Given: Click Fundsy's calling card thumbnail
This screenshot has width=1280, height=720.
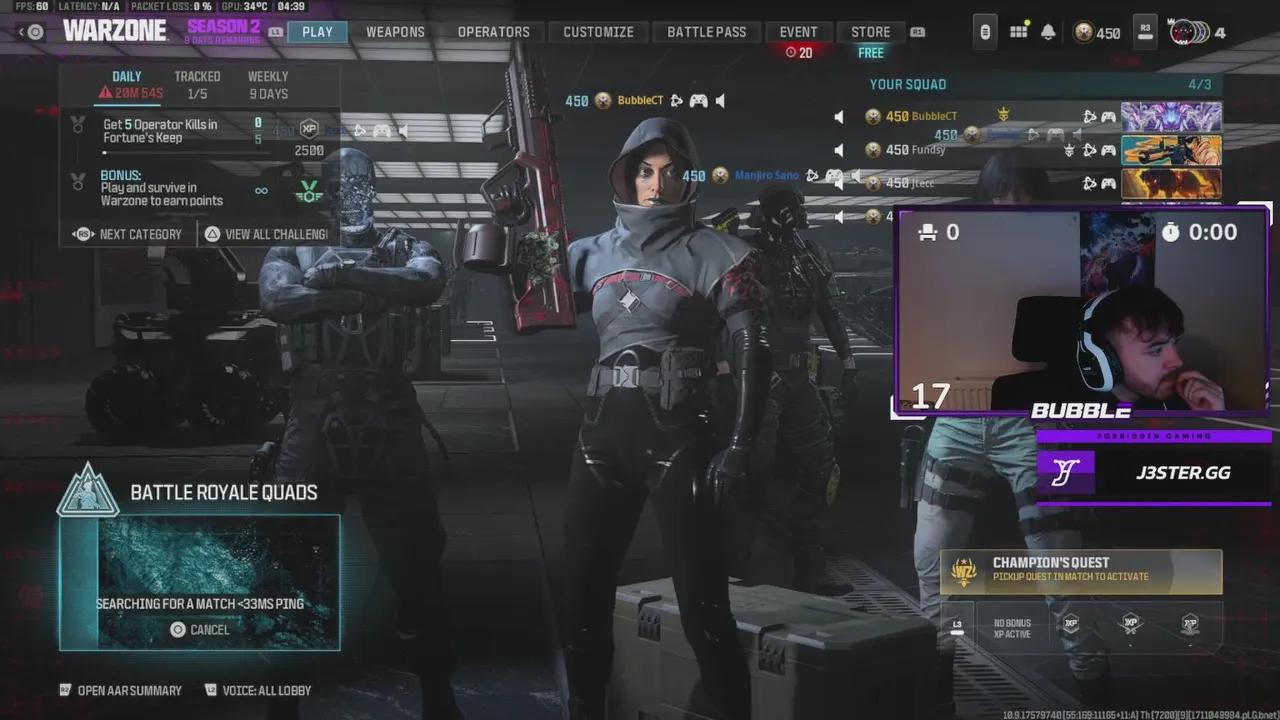Looking at the screenshot, I should pos(1172,150).
